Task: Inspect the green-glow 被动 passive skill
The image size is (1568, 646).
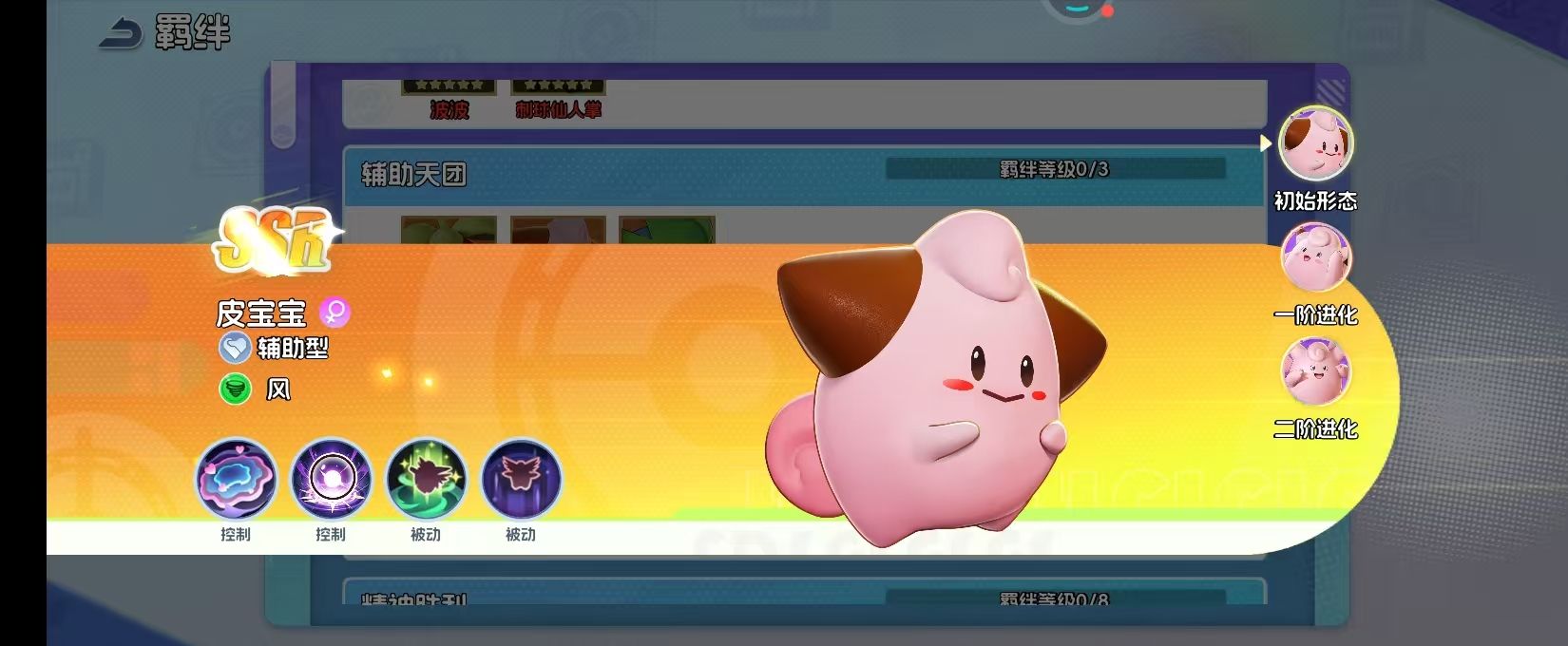Action: [426, 479]
